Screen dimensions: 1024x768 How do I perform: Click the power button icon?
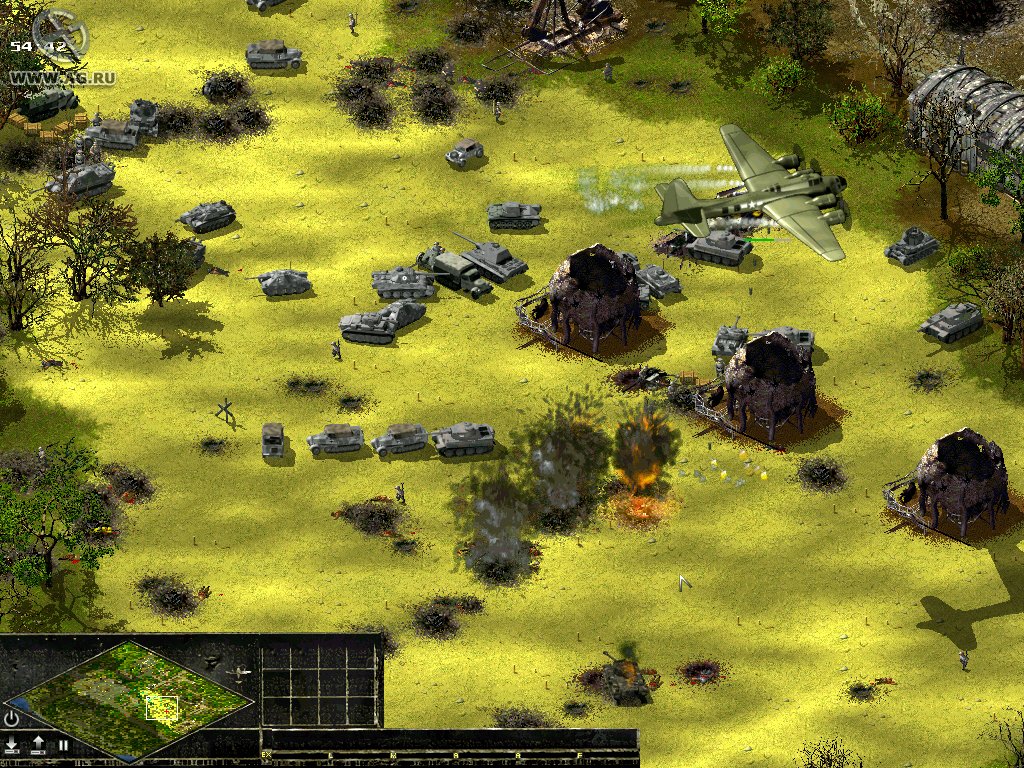pos(12,718)
